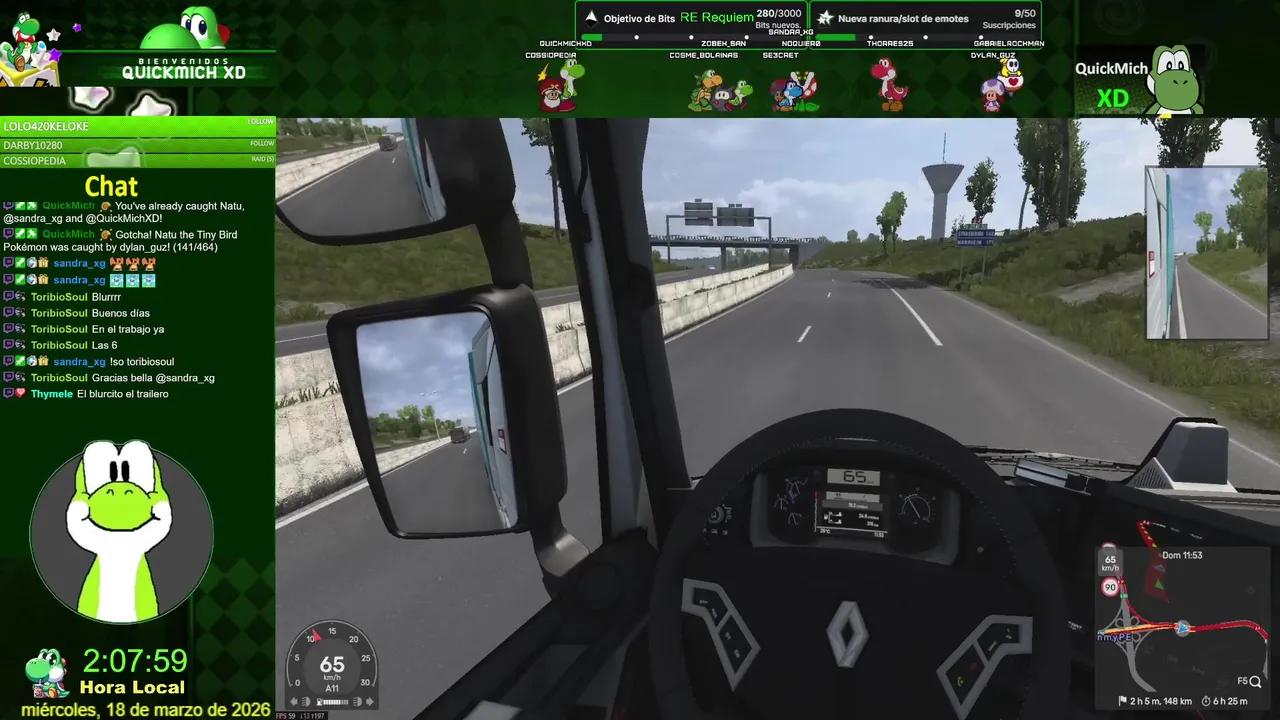The width and height of the screenshot is (1280, 720).
Task: Click the gift badge beside sandra_xg
Action: [43, 263]
